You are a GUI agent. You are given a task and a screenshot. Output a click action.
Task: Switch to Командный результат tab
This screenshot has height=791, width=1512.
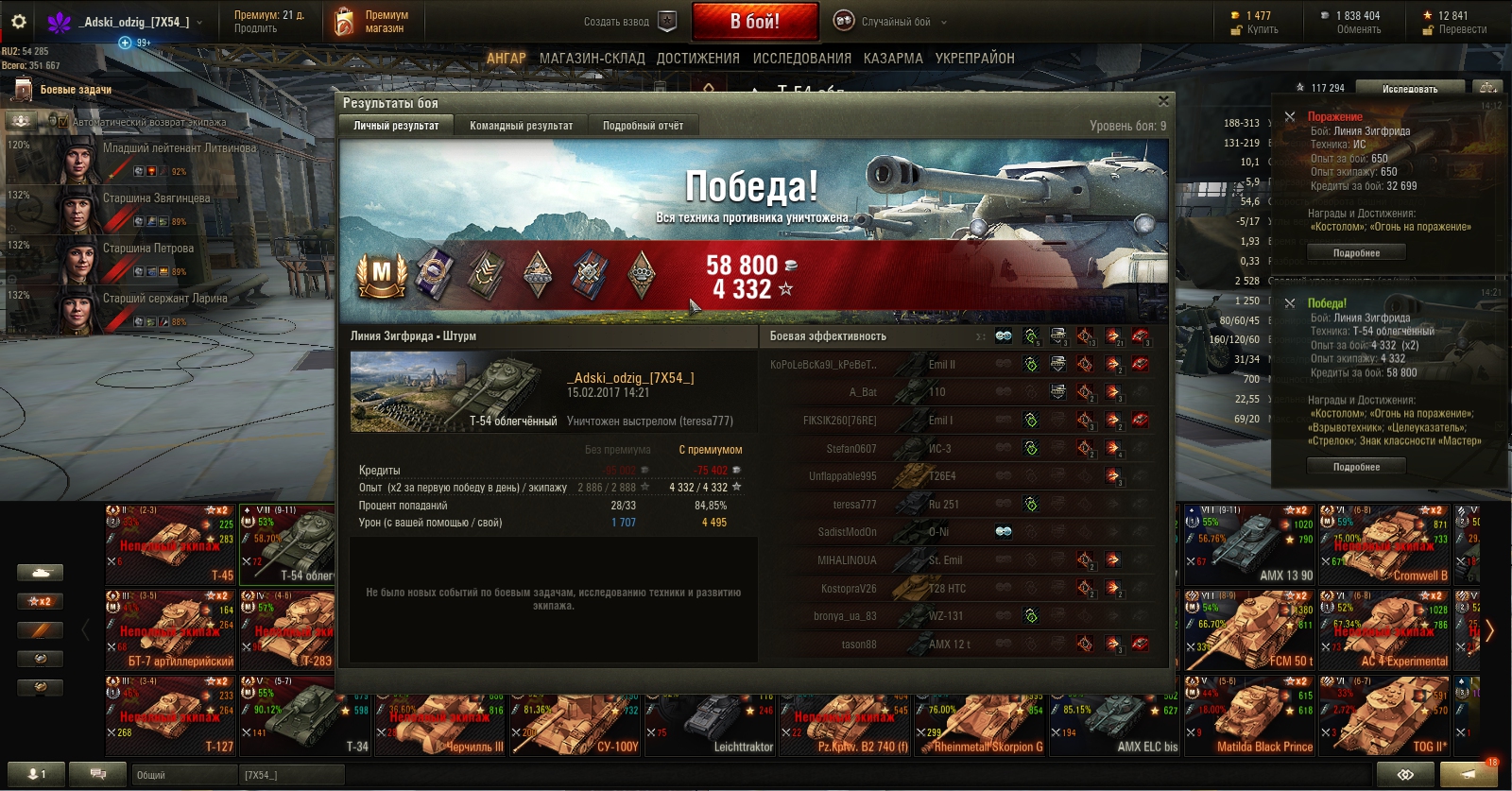coord(521,126)
